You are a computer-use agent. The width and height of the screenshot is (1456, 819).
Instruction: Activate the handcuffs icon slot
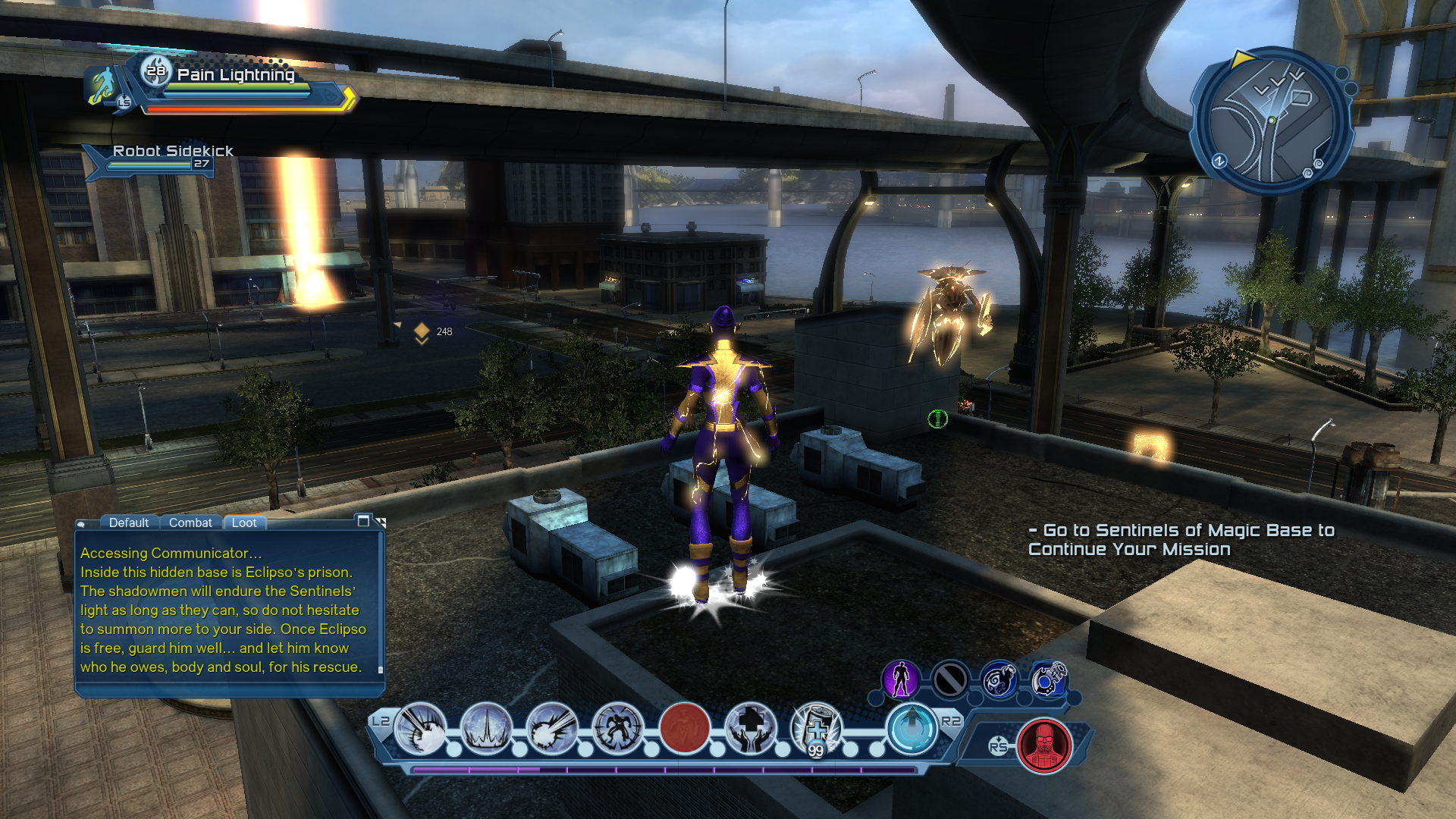coord(1049,679)
